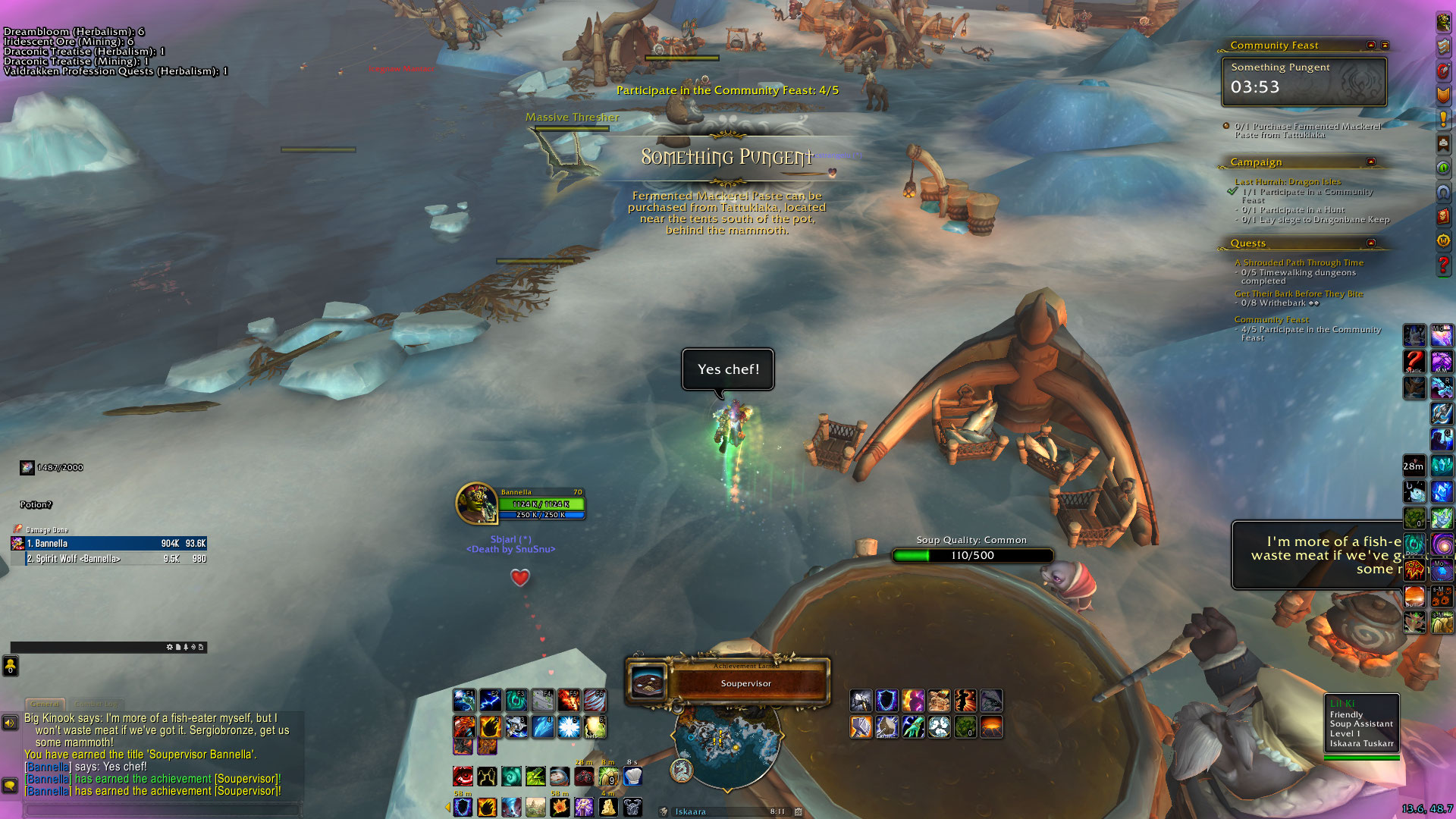This screenshot has height=819, width=1456.
Task: Select 'Get Their Bark Before They Bite' quest
Action: click(1298, 293)
